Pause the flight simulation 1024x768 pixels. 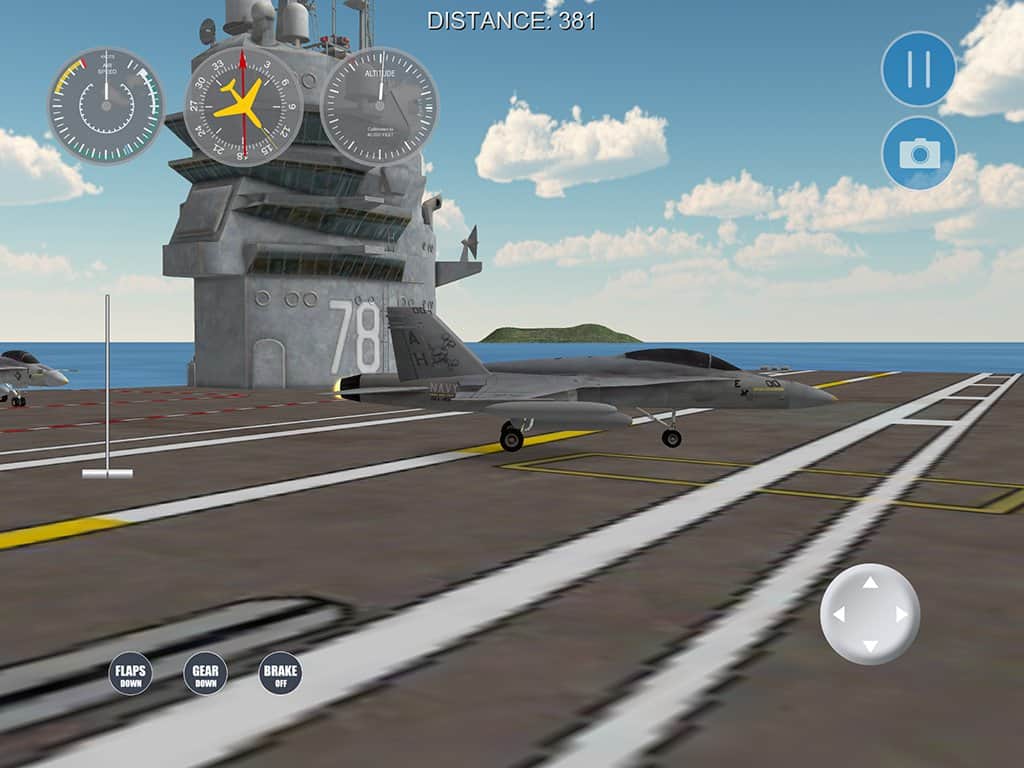[918, 69]
